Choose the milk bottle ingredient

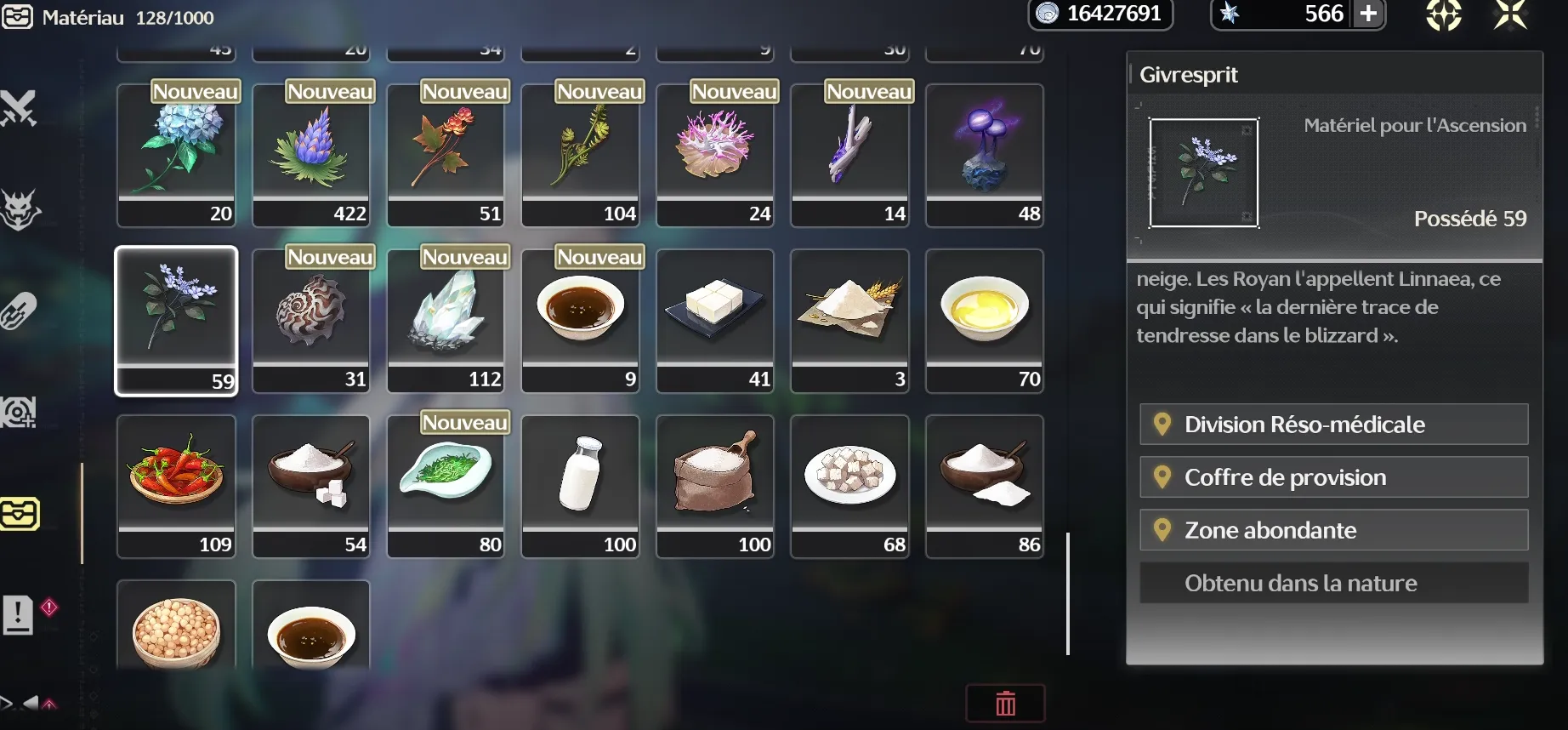(580, 485)
